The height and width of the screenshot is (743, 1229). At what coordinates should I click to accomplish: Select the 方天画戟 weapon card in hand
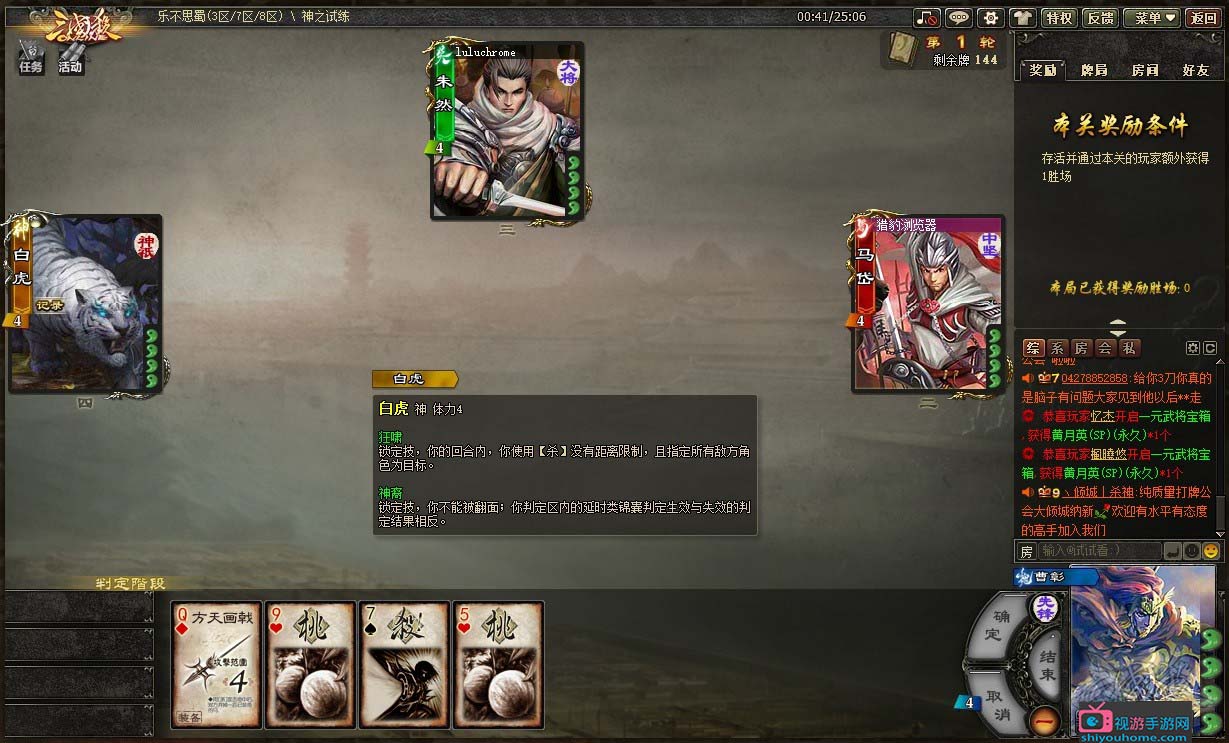click(x=216, y=664)
